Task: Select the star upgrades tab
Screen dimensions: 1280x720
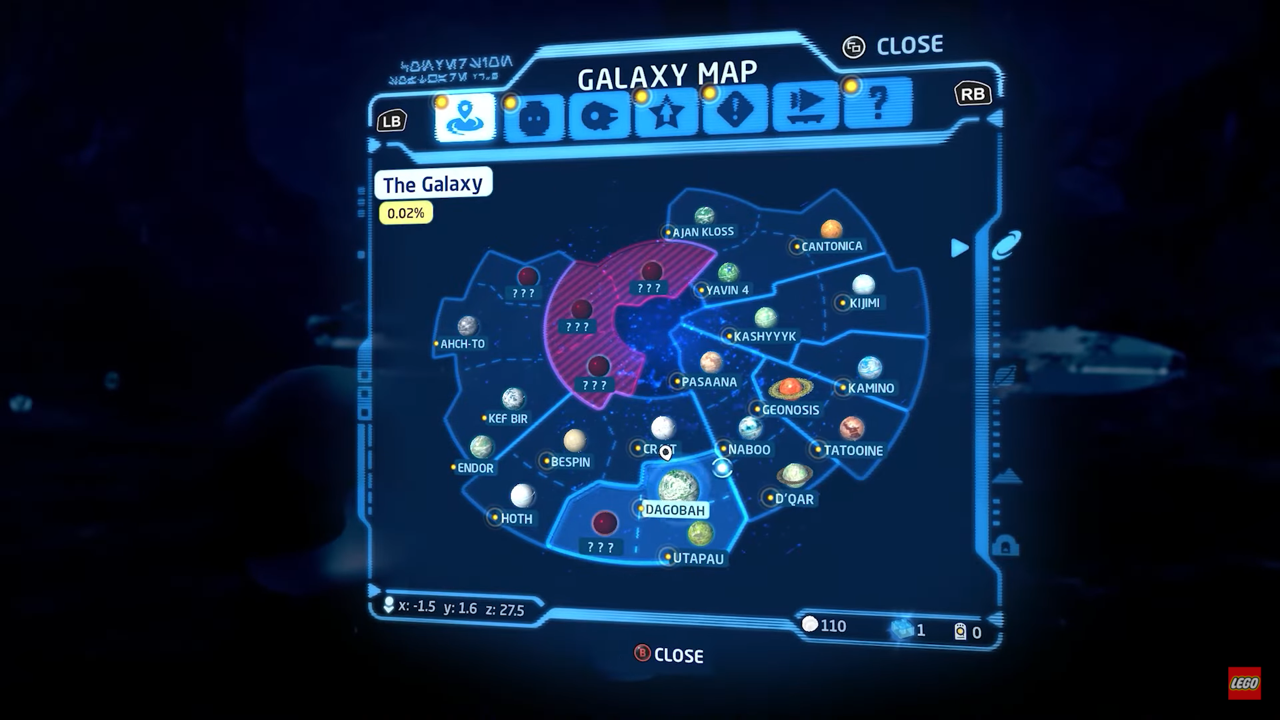Action: point(667,114)
